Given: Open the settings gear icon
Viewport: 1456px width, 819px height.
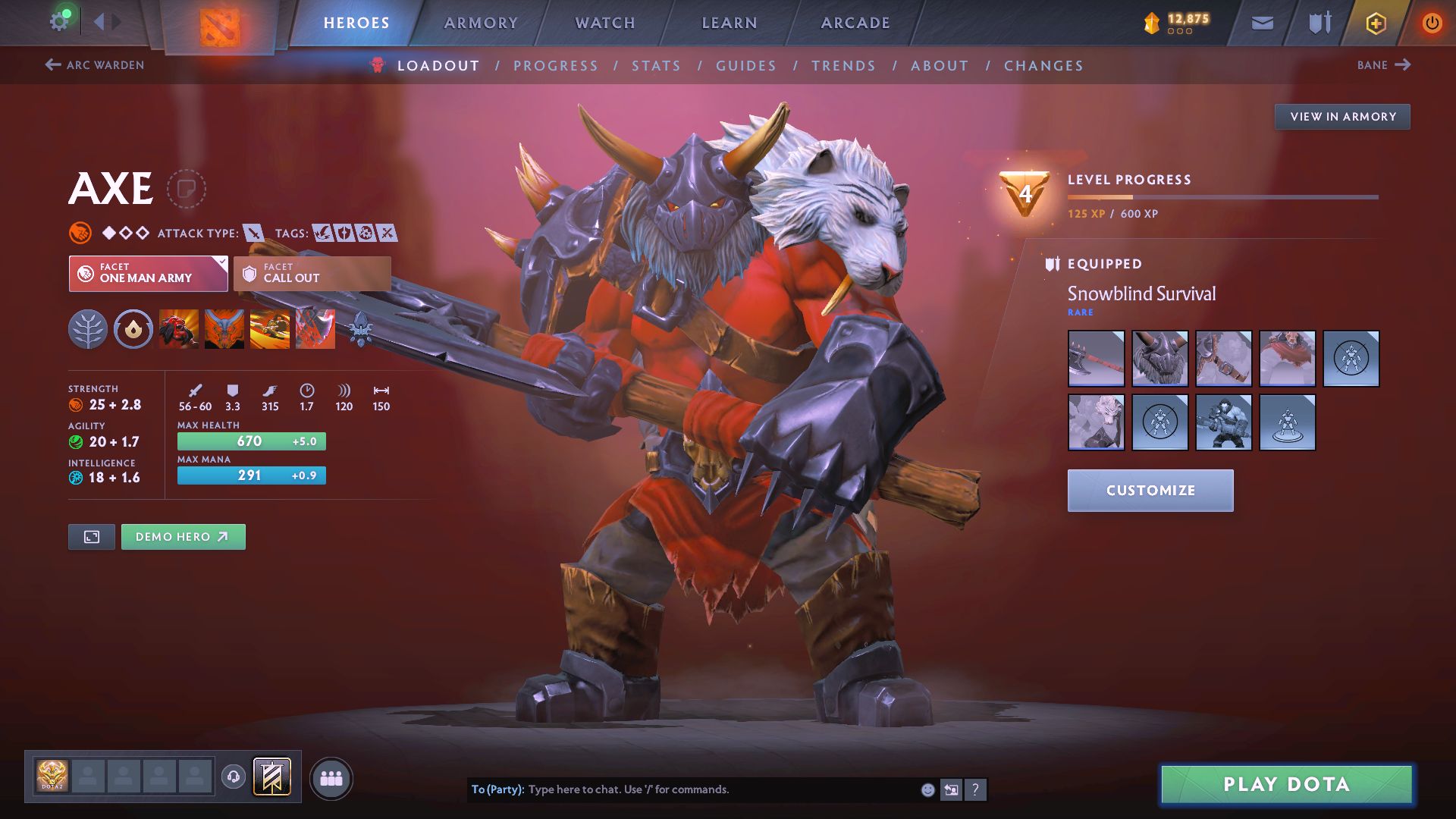Looking at the screenshot, I should 59,21.
